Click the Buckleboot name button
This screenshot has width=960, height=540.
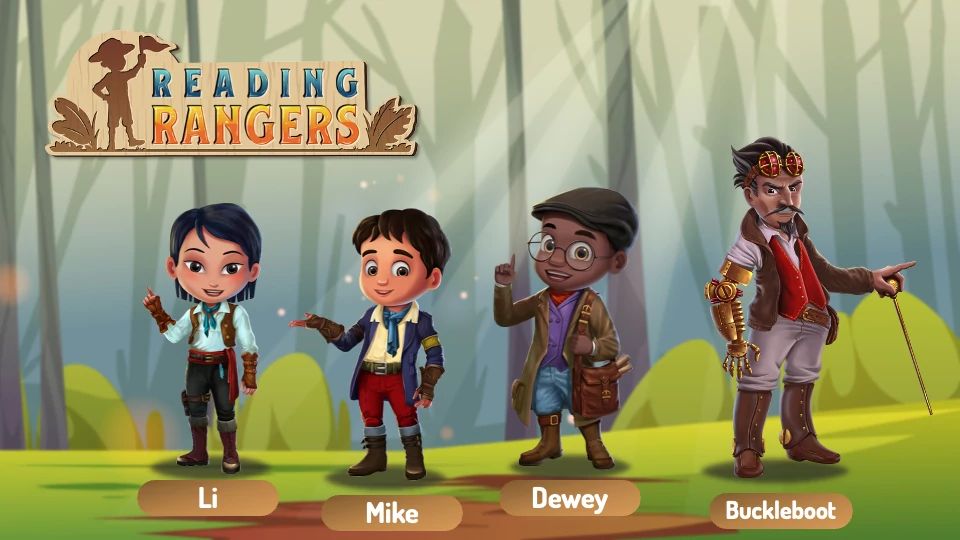click(x=780, y=511)
